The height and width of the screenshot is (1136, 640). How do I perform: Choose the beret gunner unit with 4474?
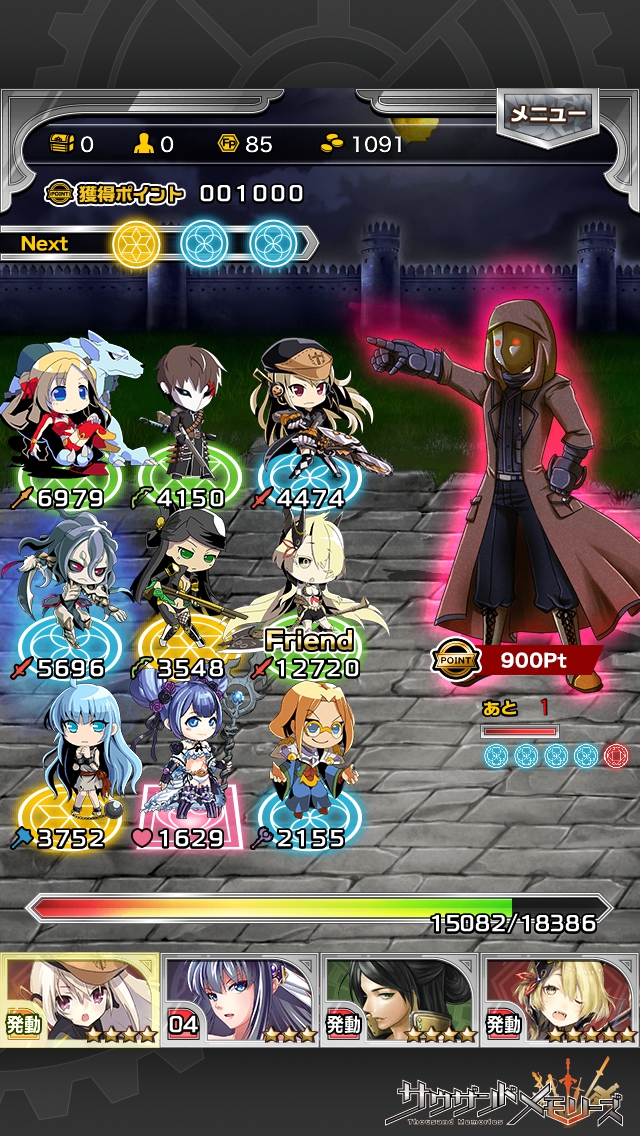305,420
